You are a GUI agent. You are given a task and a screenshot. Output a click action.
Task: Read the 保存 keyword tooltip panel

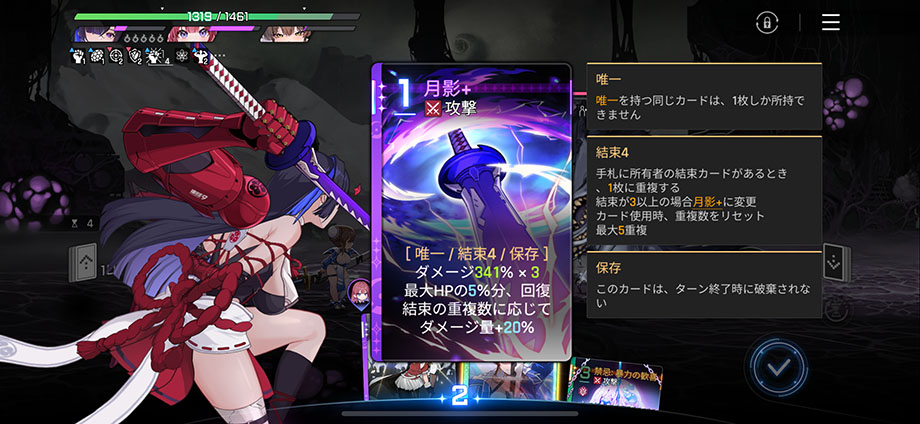(704, 281)
